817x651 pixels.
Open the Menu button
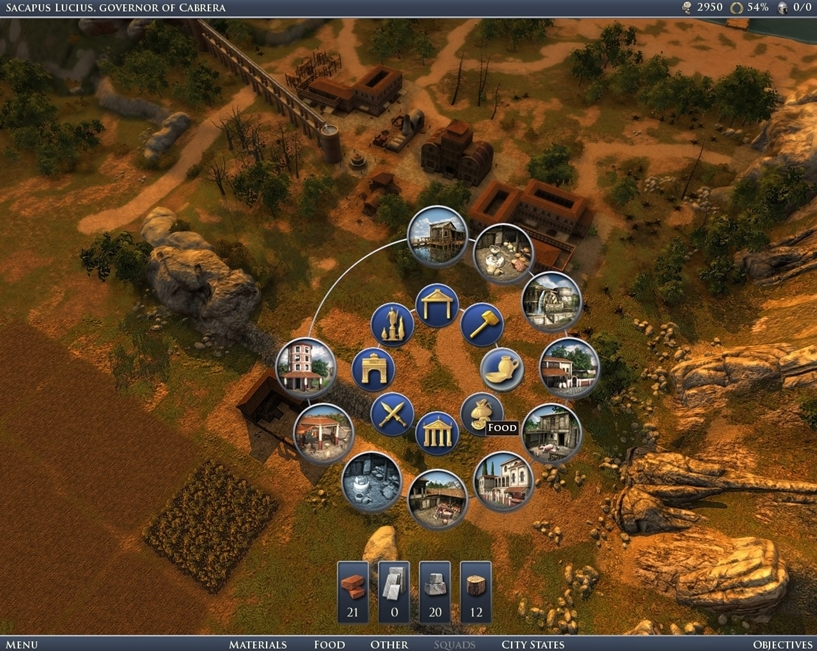(21, 644)
